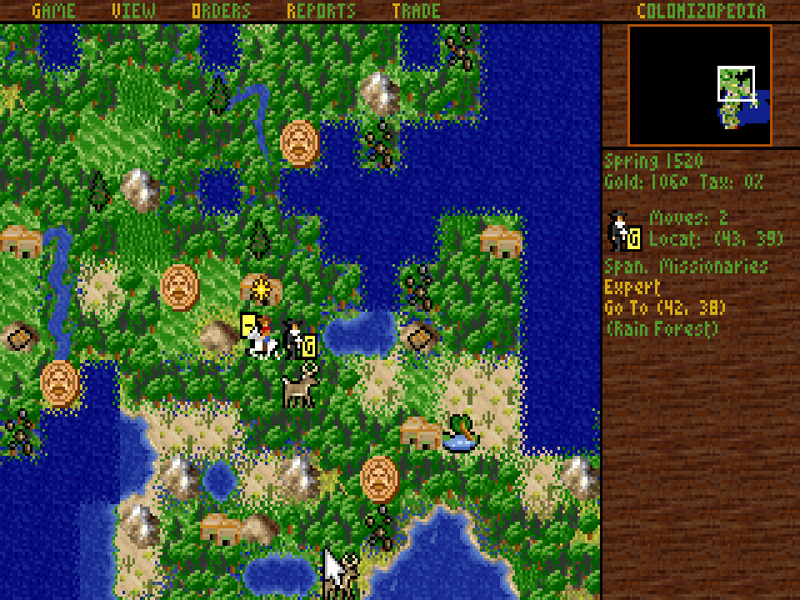
Task: Open the Orders menu
Action: tap(221, 11)
